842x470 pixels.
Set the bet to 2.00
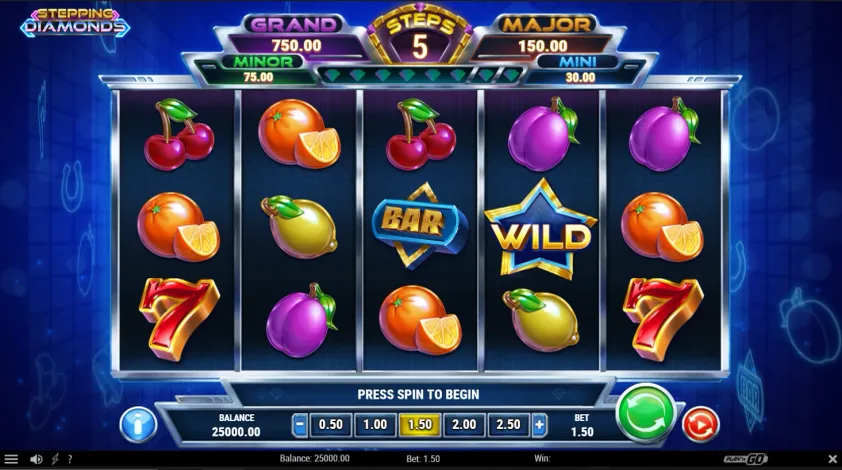tap(465, 425)
